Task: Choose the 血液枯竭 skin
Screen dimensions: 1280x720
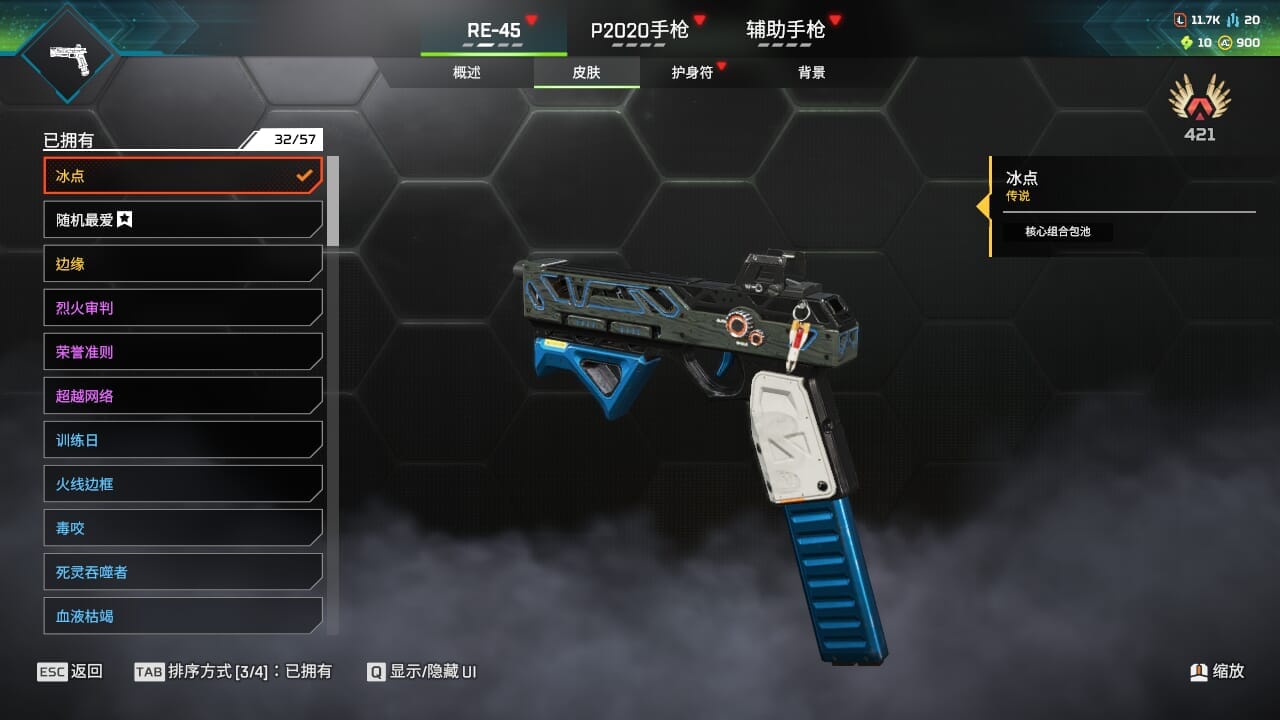Action: [183, 615]
